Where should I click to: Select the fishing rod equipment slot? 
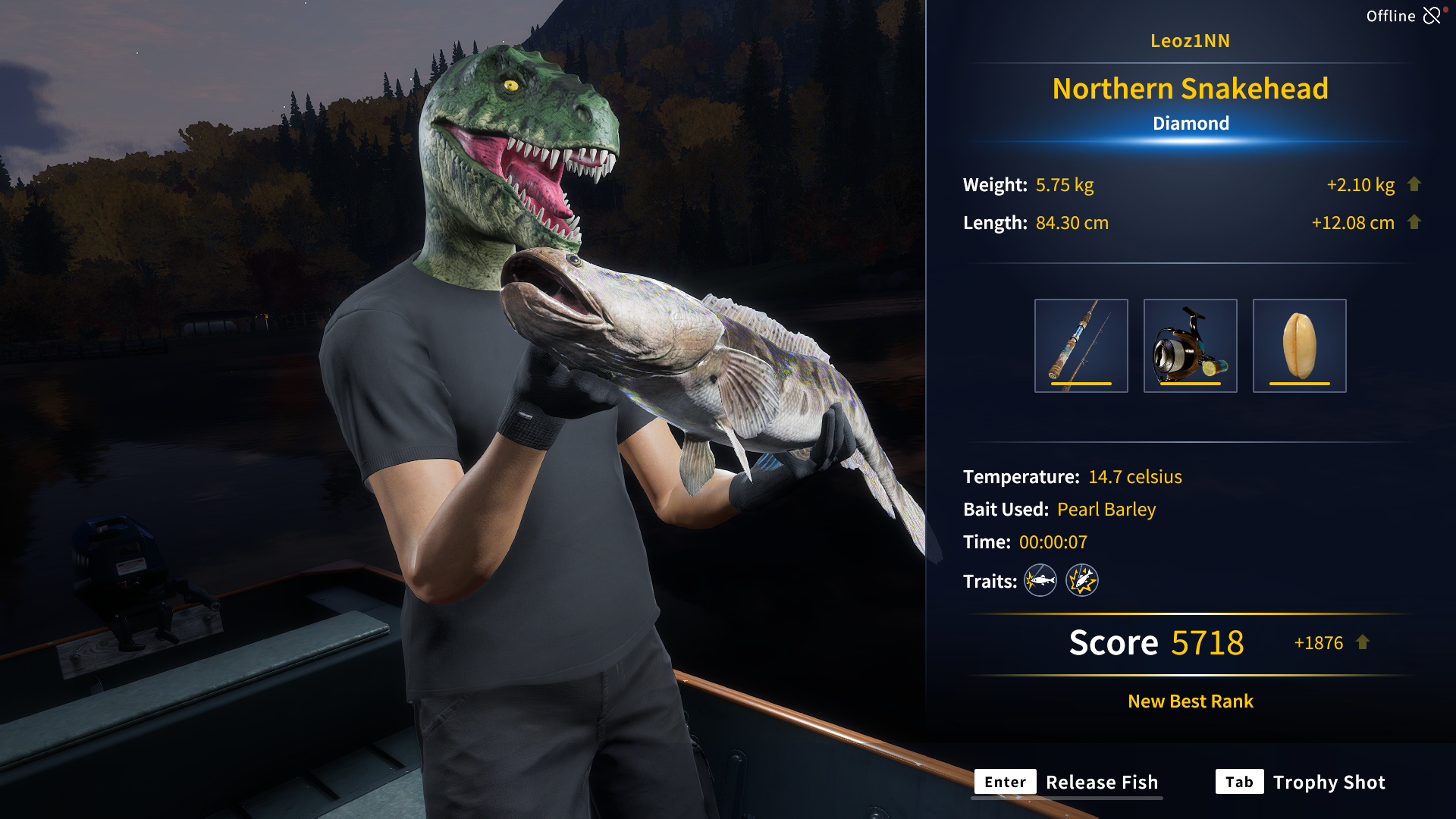[1081, 346]
